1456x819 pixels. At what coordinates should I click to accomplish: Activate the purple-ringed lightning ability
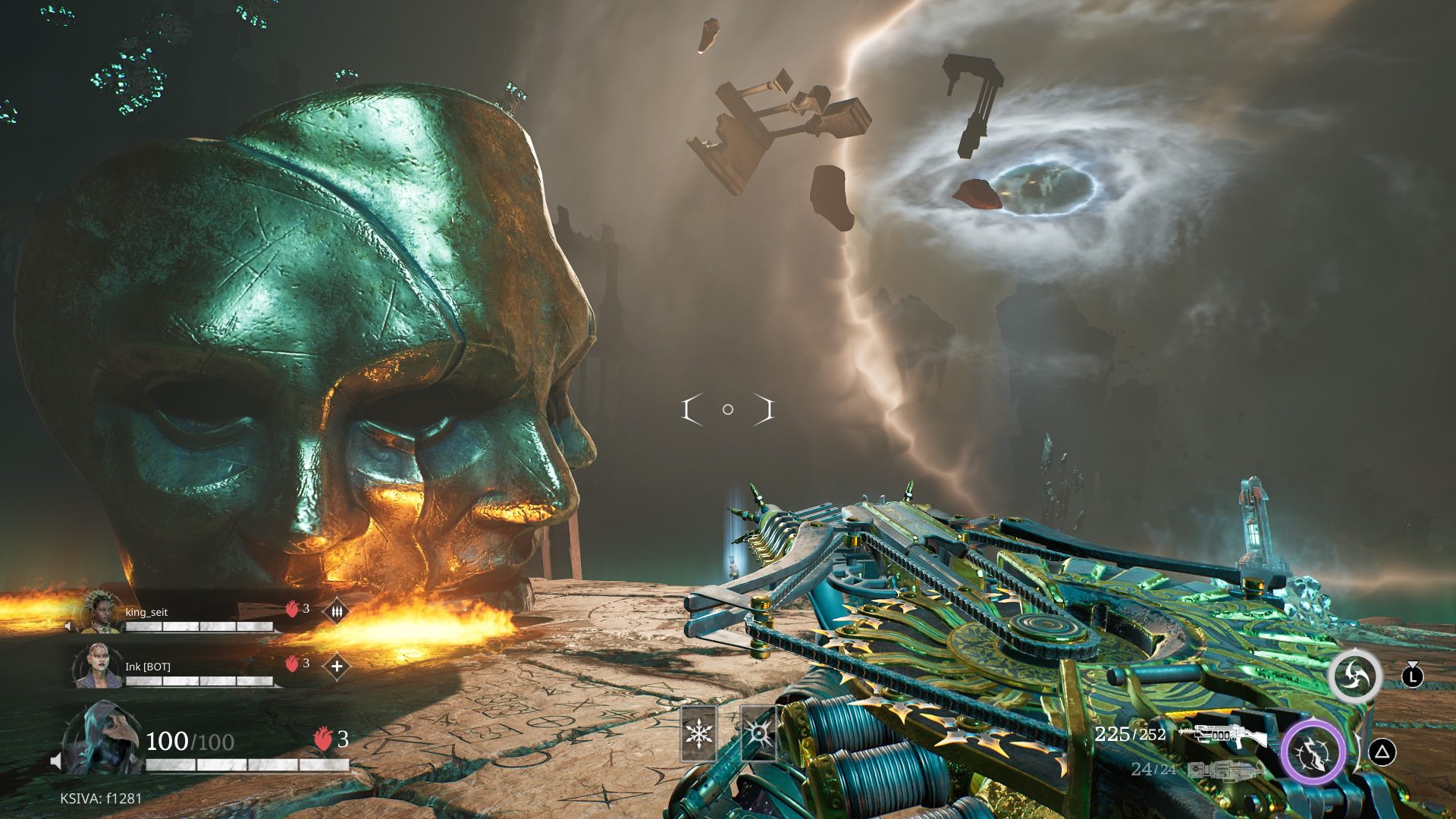(1313, 753)
